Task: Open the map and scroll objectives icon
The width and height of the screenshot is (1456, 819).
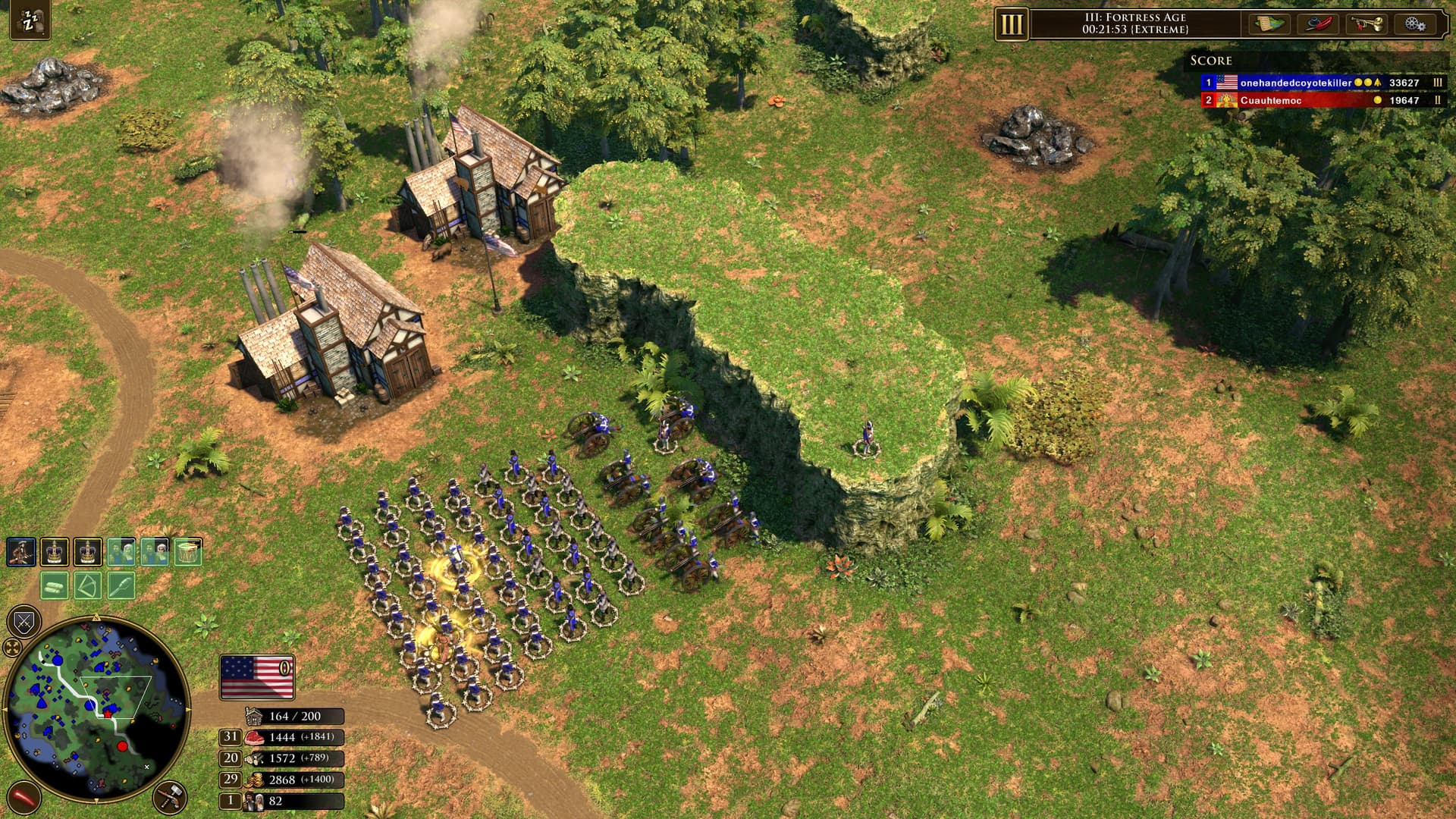Action: click(1269, 24)
